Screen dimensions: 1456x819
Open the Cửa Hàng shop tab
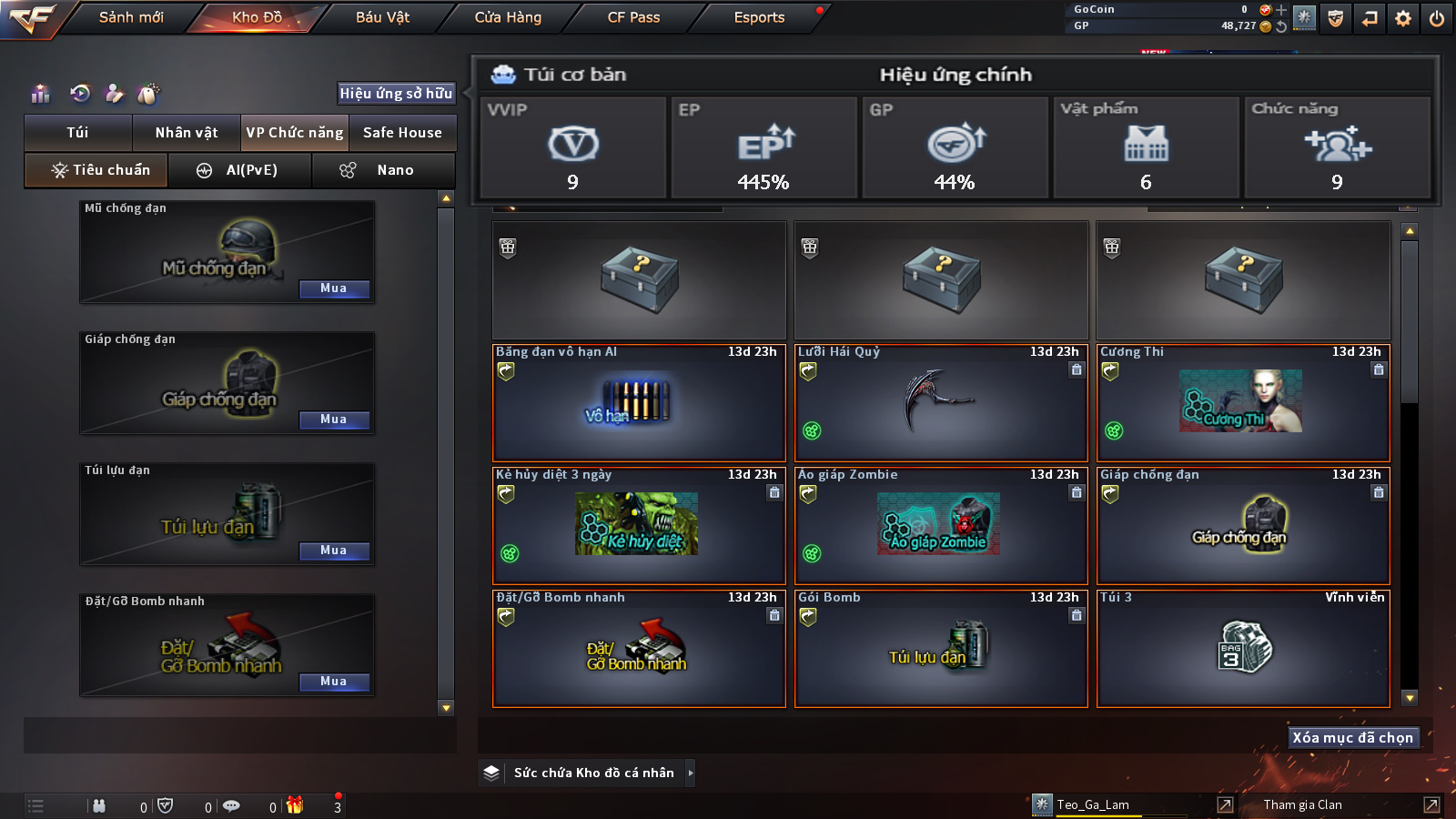(x=508, y=17)
